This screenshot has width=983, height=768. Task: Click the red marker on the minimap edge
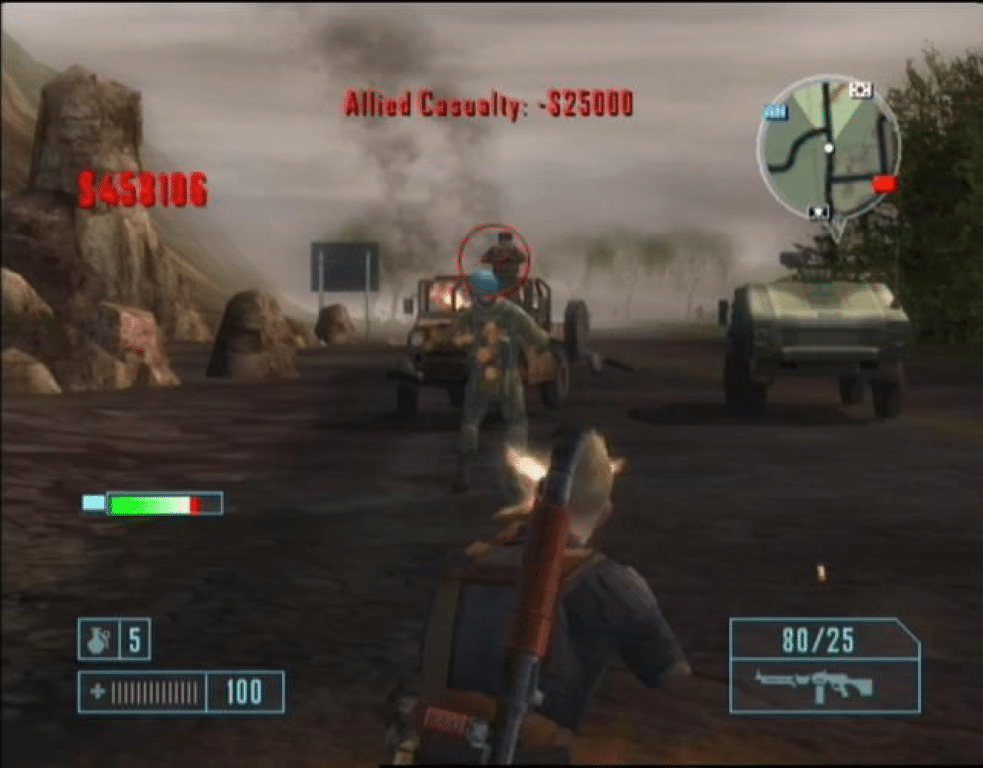coord(884,184)
